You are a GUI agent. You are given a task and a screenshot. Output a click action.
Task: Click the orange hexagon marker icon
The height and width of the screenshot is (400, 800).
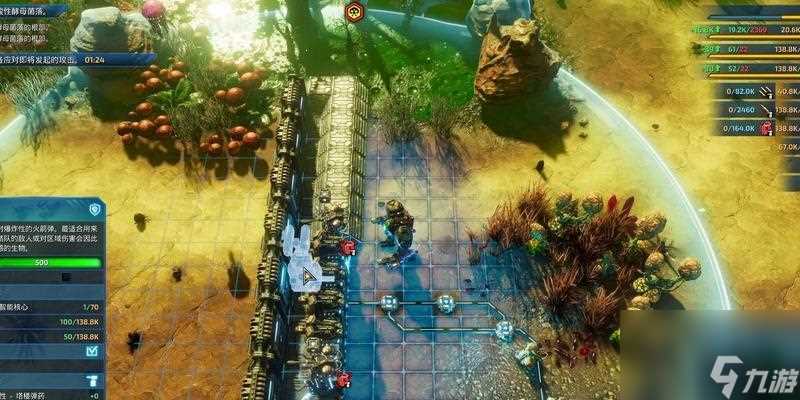(352, 12)
